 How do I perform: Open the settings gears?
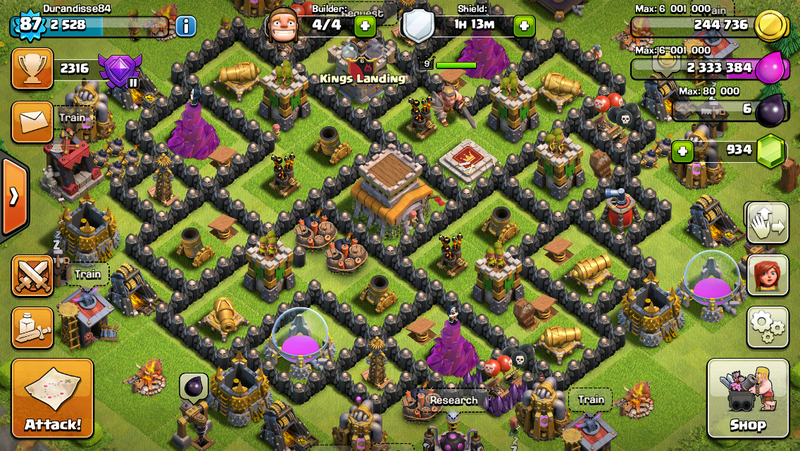point(767,326)
